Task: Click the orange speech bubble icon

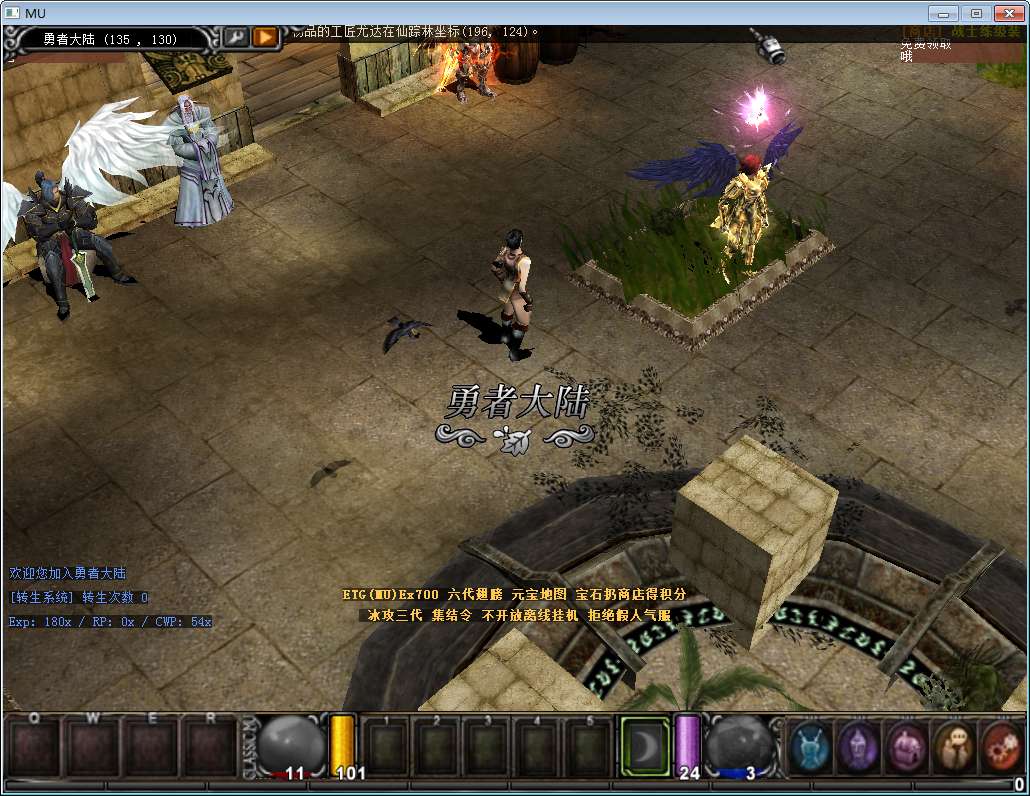Action: [x=954, y=745]
